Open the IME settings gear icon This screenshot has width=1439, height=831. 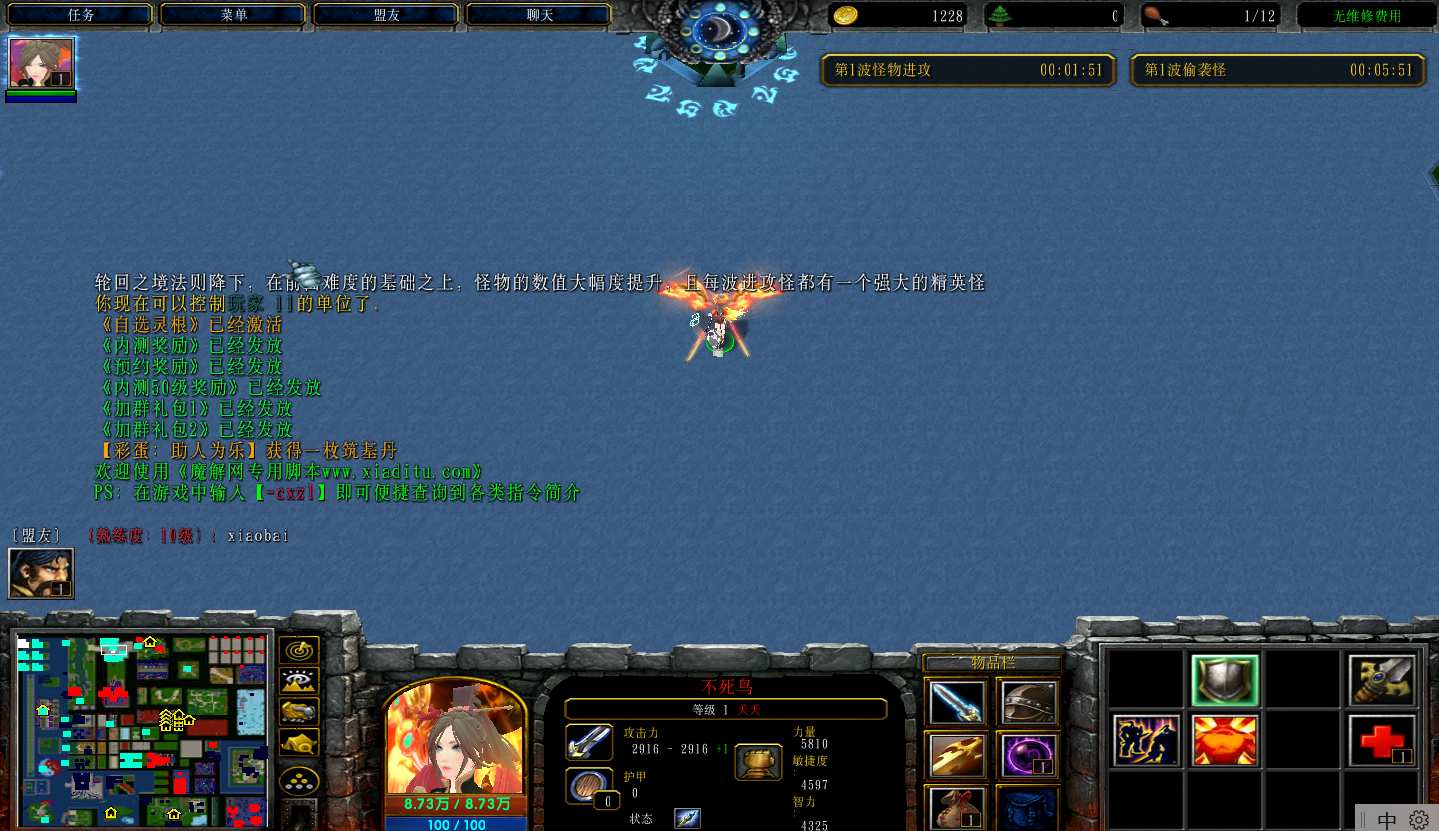coord(1419,818)
